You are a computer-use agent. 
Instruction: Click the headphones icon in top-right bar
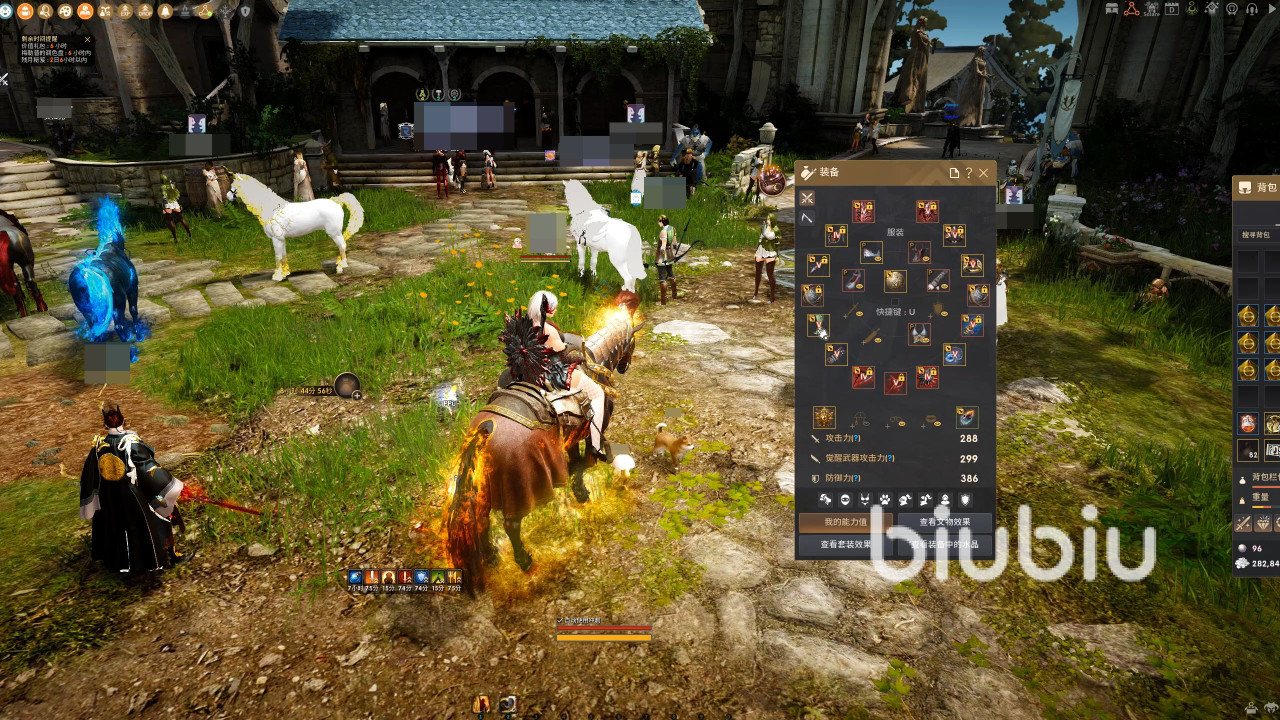tap(1251, 9)
